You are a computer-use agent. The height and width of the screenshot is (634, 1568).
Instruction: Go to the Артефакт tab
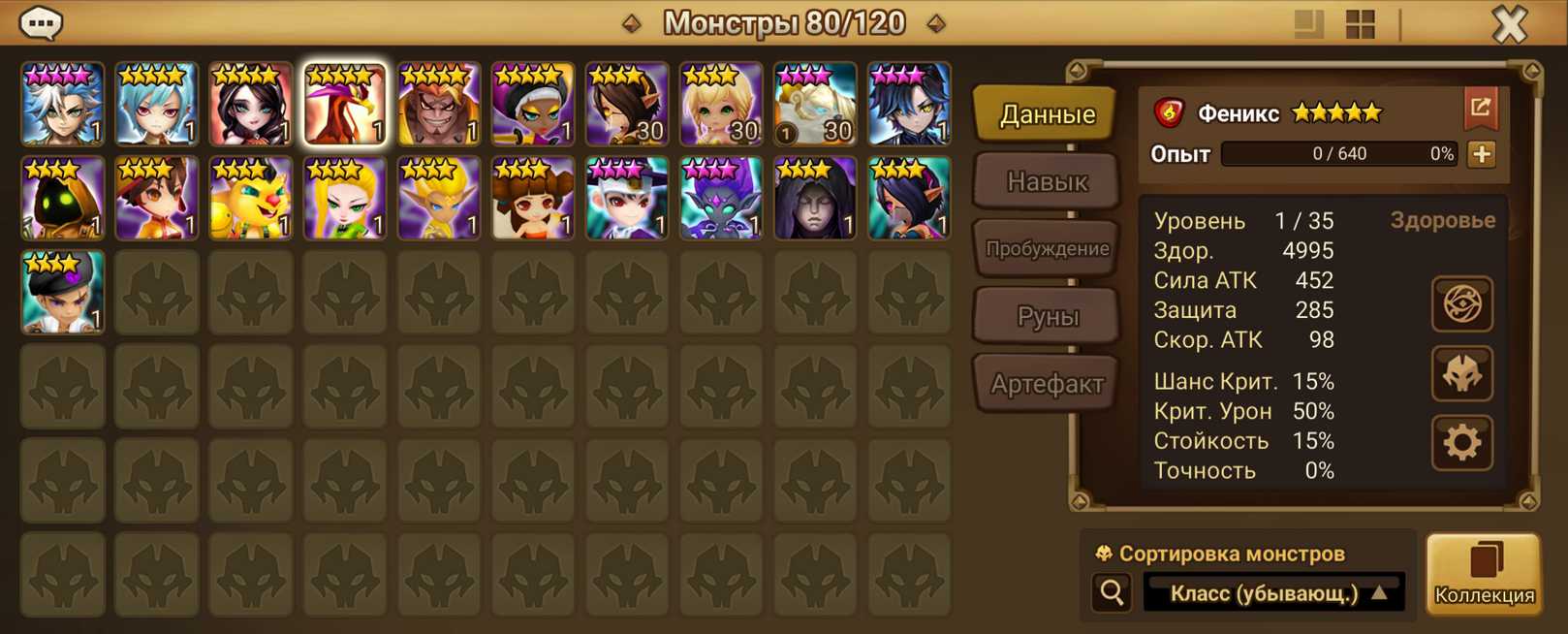click(1047, 384)
